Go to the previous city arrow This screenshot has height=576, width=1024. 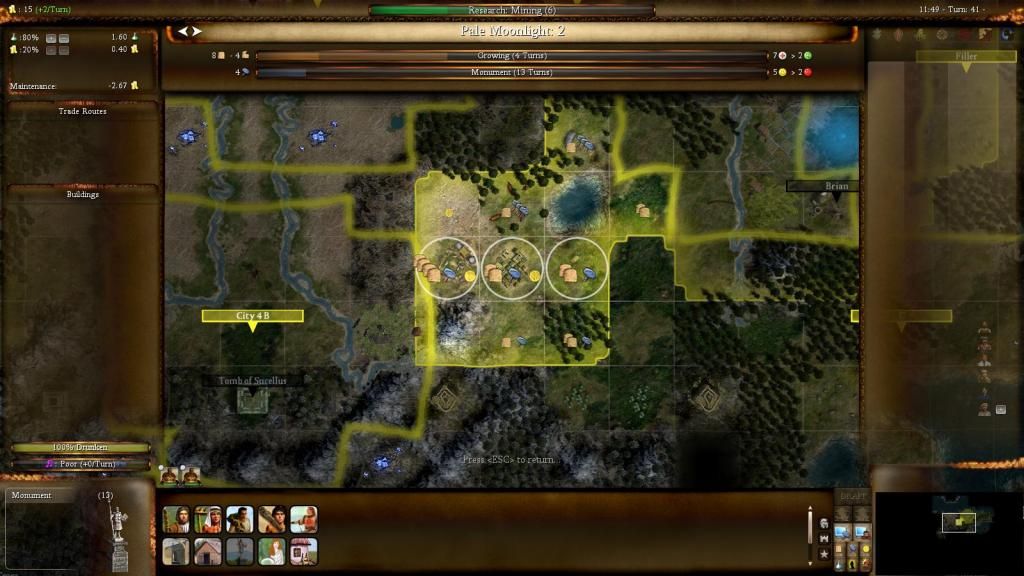[x=182, y=31]
